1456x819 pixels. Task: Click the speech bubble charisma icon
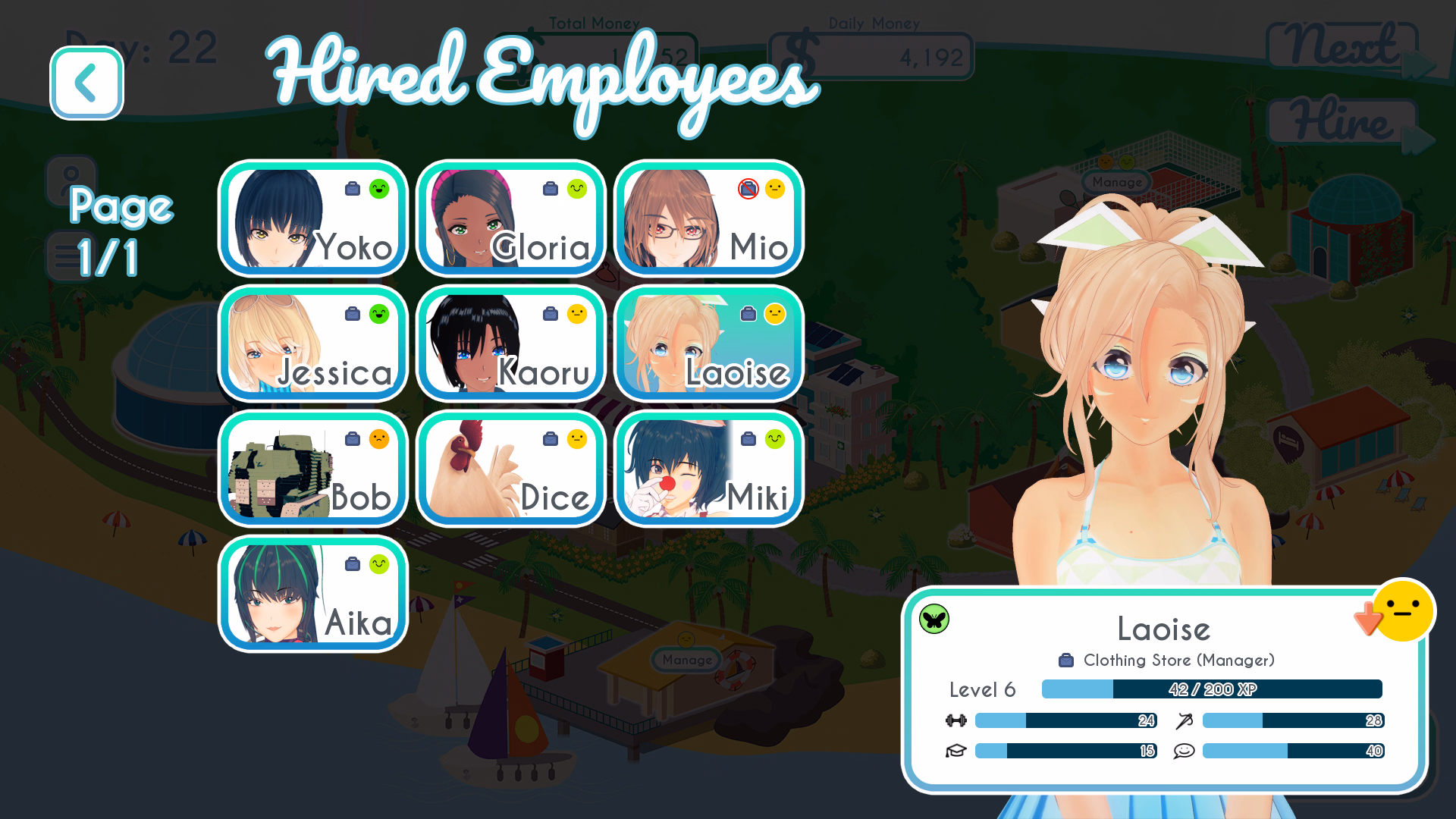pos(1185,751)
